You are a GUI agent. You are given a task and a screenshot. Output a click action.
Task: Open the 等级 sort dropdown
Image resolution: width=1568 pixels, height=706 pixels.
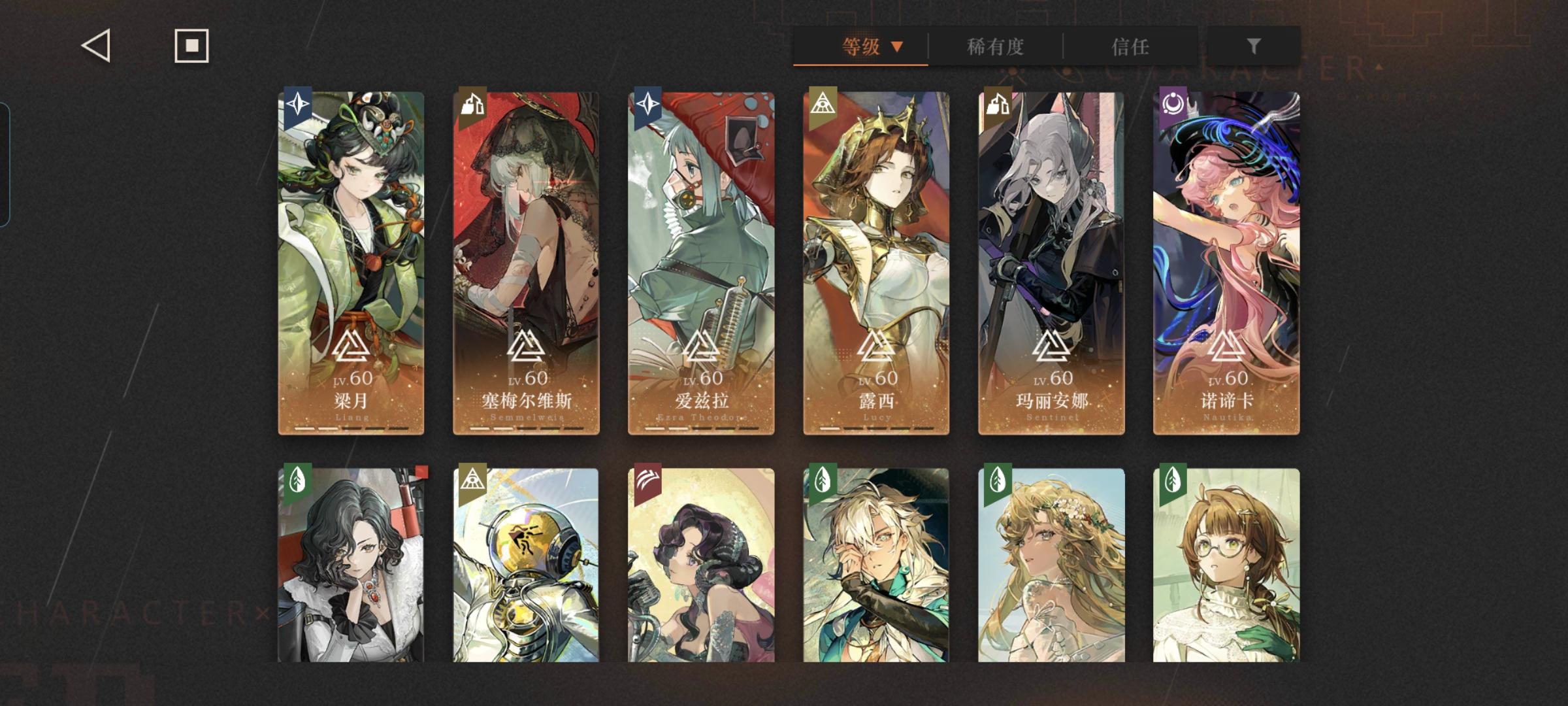pyautogui.click(x=860, y=47)
